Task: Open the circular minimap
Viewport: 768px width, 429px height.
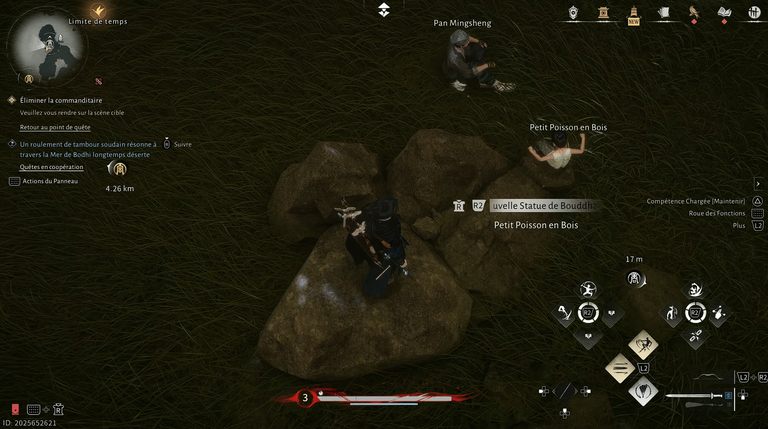Action: pos(46,47)
